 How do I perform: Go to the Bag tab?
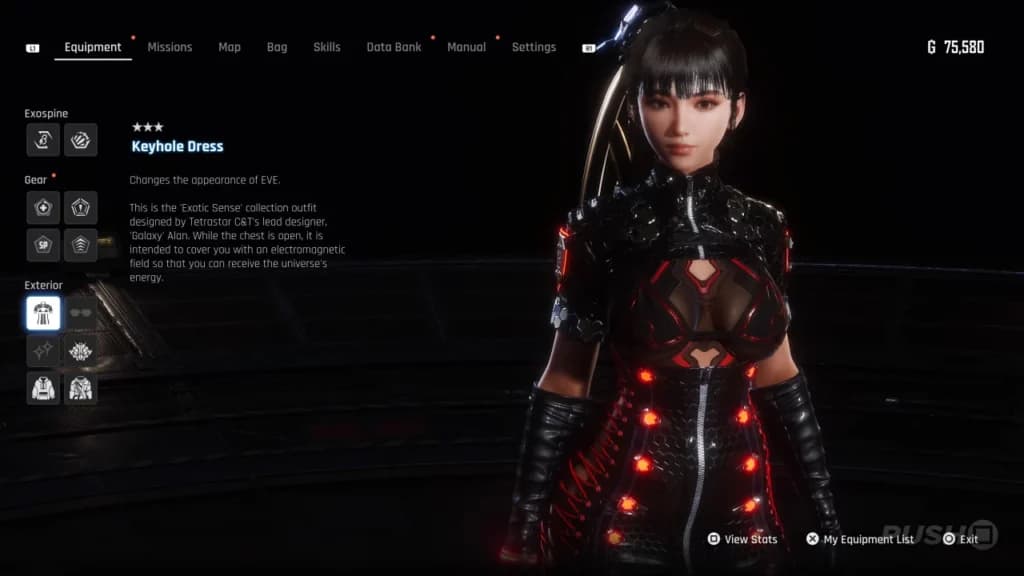pyautogui.click(x=277, y=47)
